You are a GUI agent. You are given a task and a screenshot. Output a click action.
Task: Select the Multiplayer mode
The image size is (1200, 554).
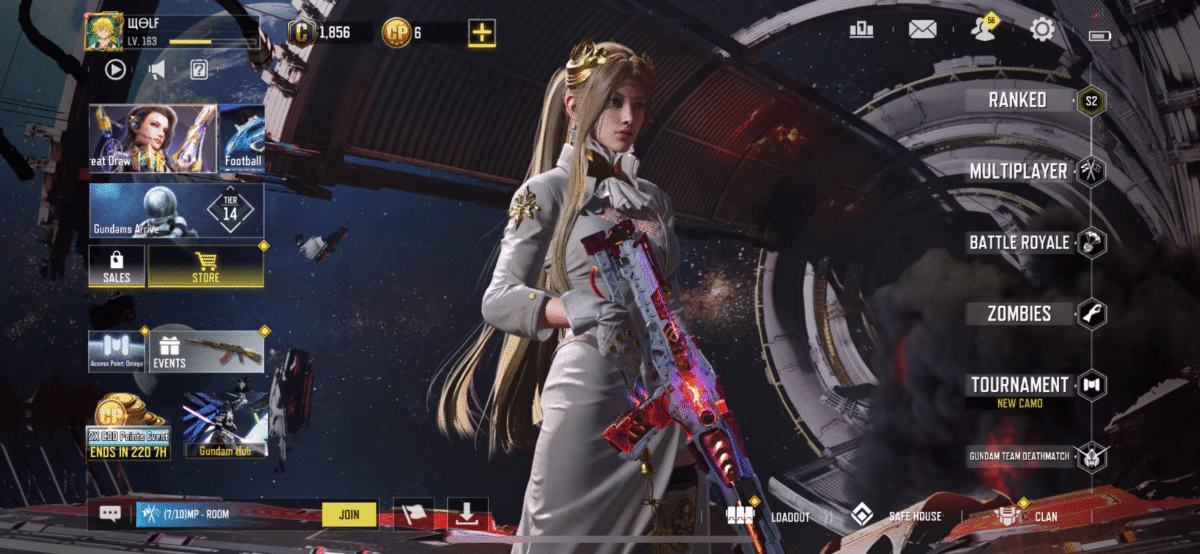1018,172
